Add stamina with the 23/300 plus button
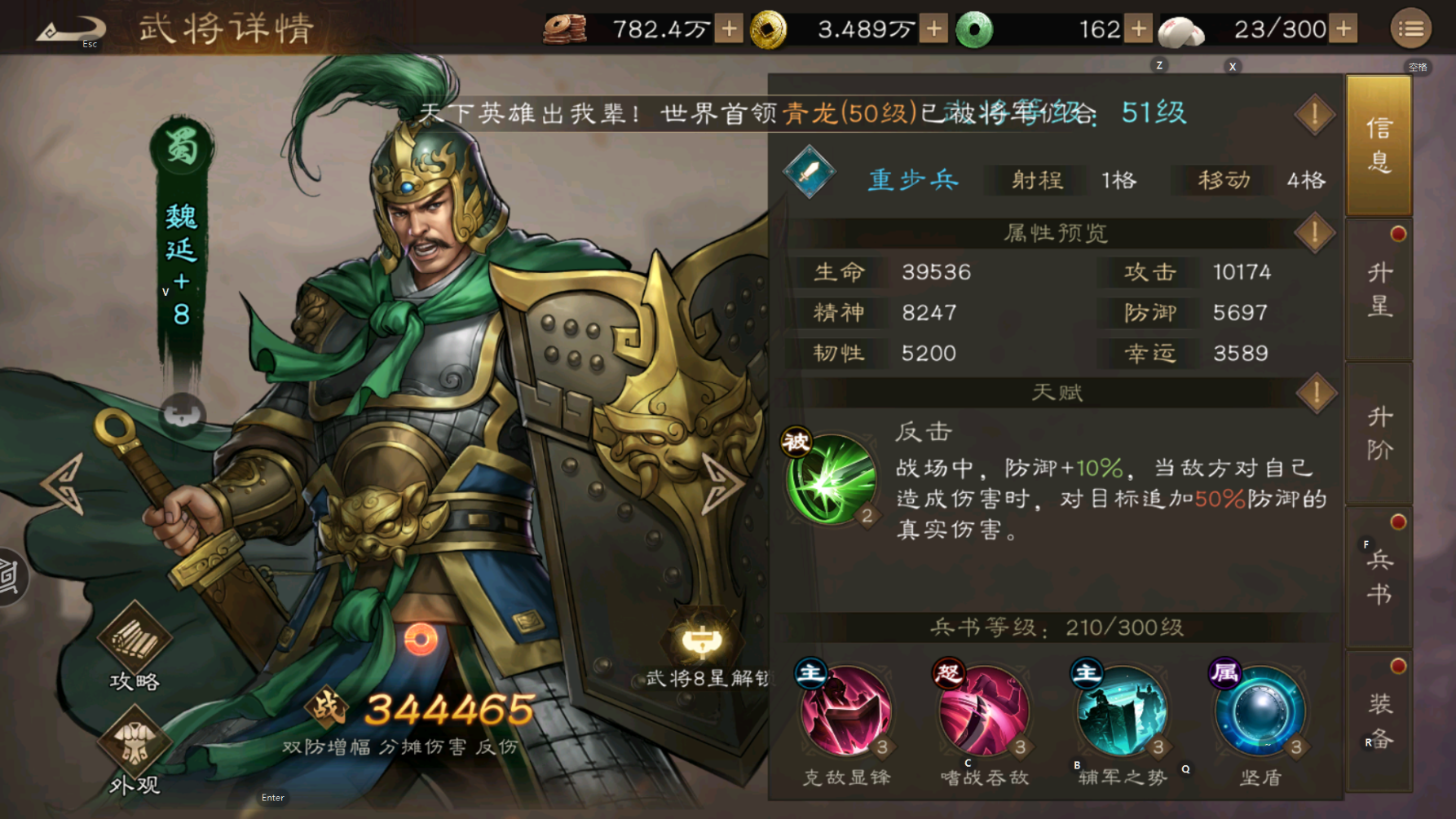 (x=1342, y=29)
